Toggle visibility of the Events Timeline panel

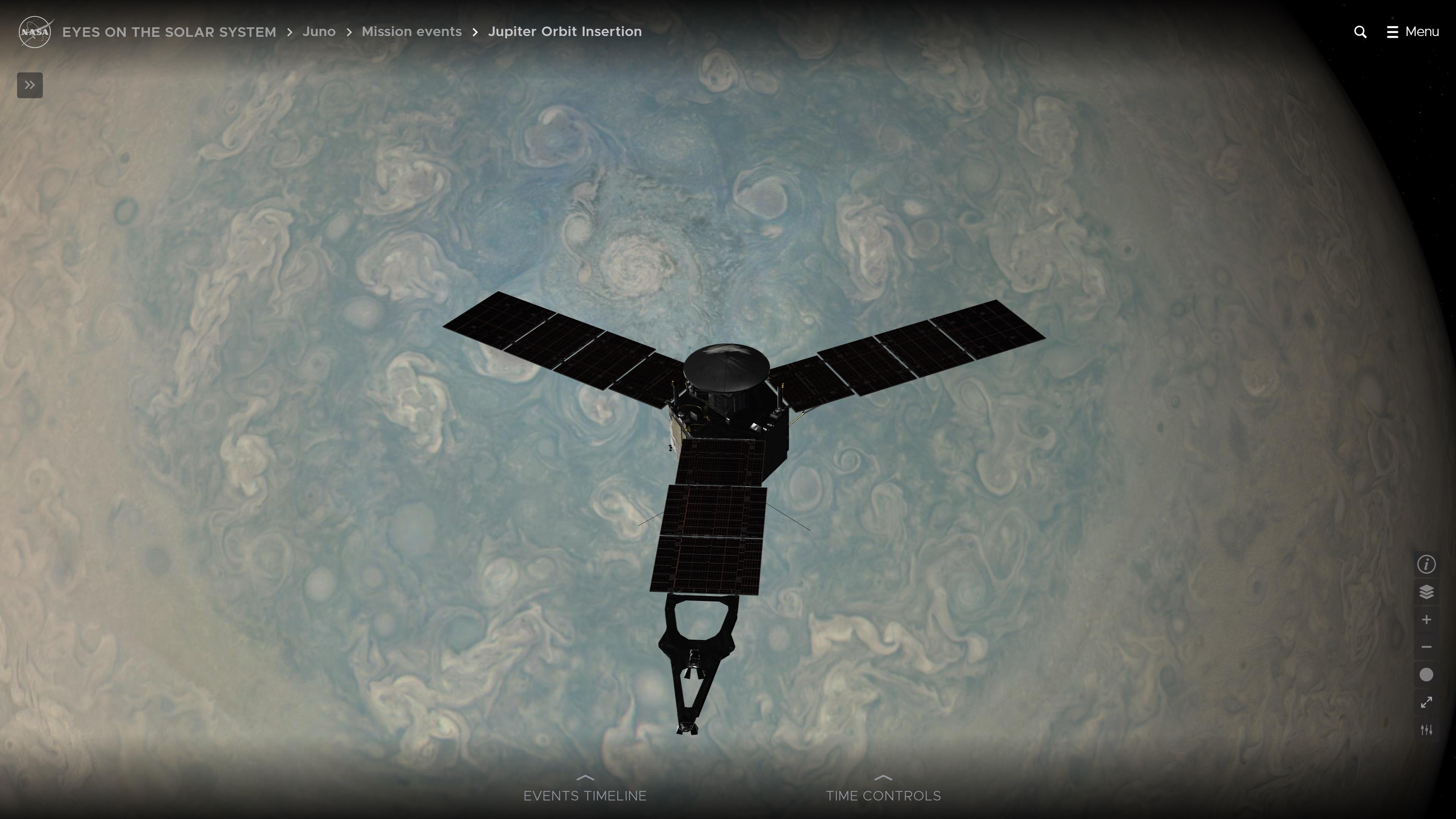pyautogui.click(x=585, y=795)
